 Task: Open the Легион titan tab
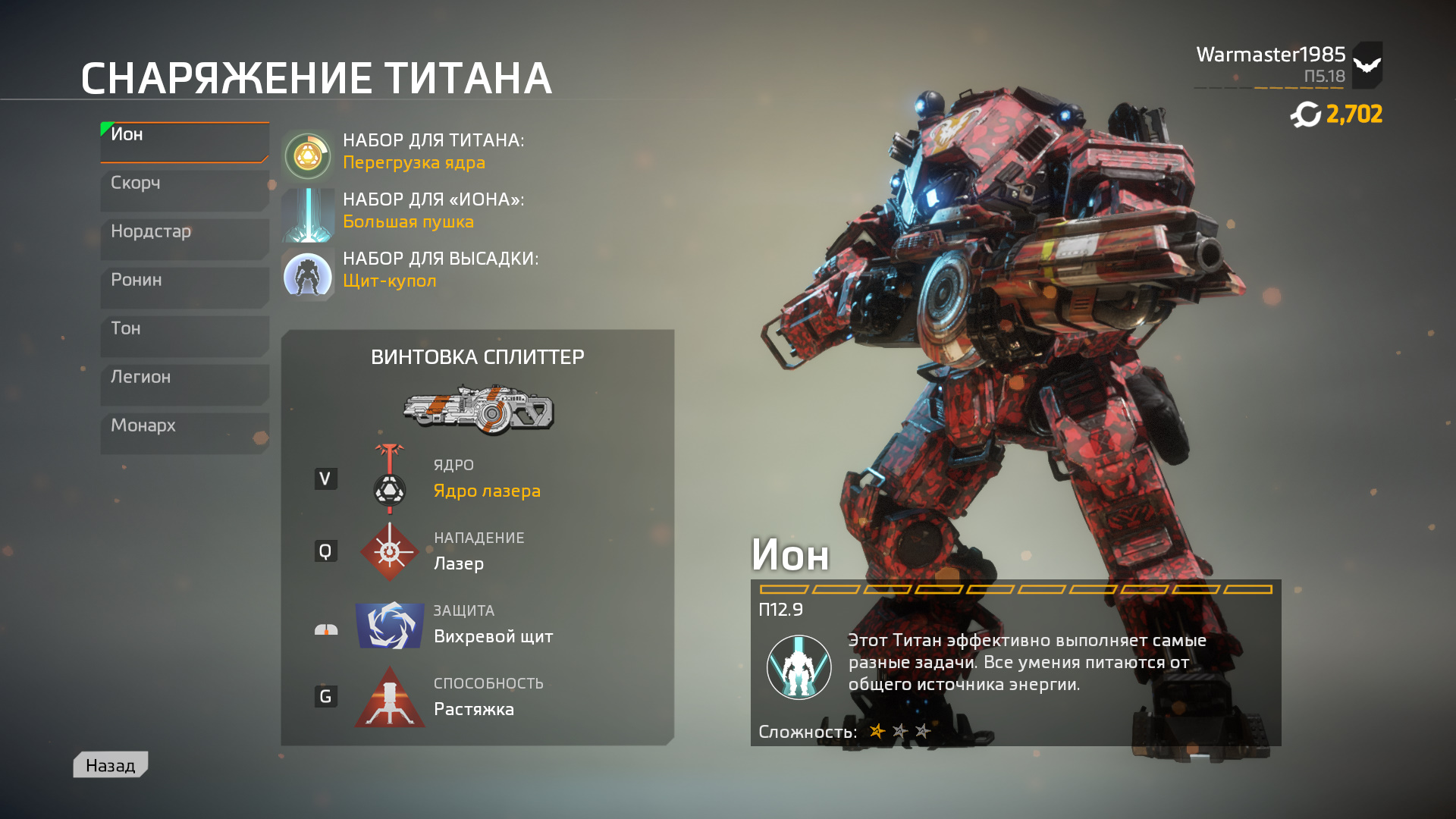coord(184,384)
